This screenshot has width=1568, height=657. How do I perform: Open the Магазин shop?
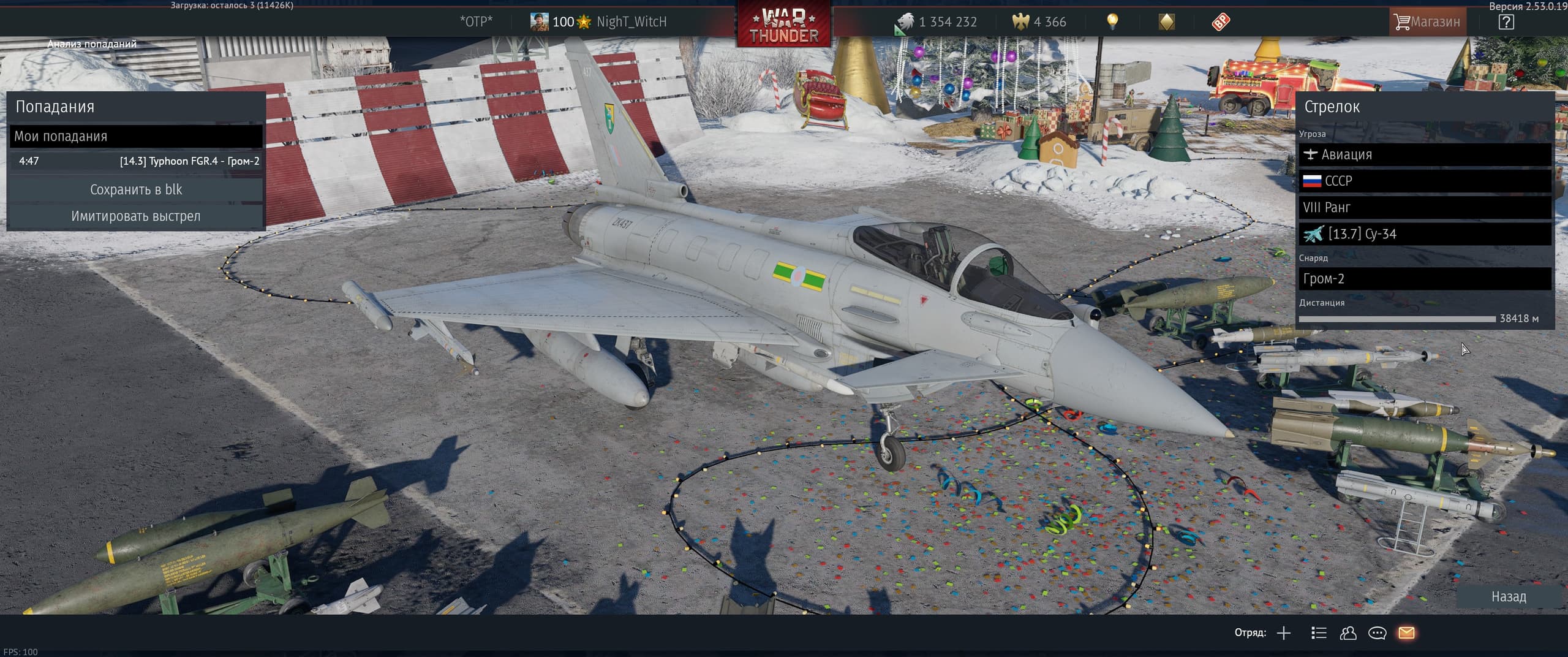tap(1427, 22)
